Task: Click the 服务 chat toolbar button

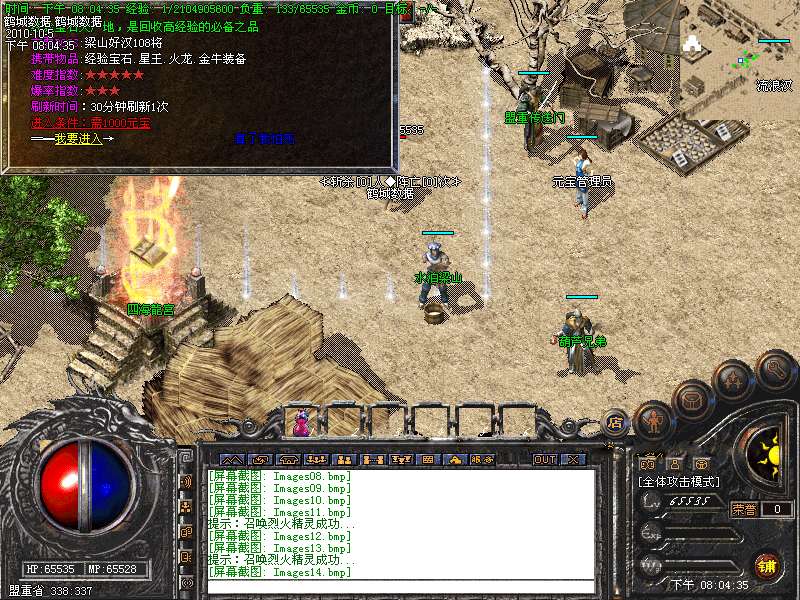Action: pos(480,459)
